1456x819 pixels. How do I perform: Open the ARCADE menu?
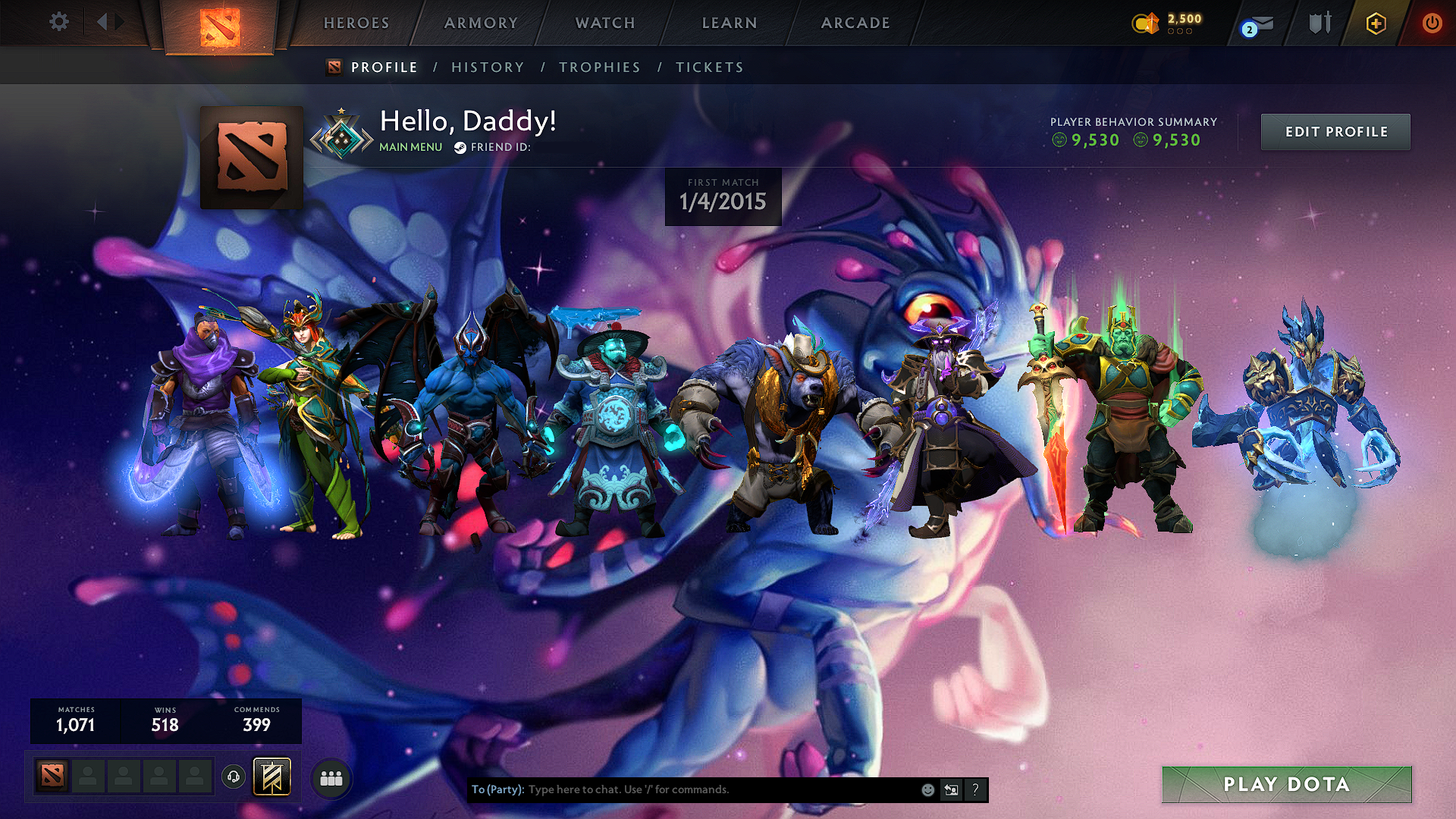(x=855, y=23)
